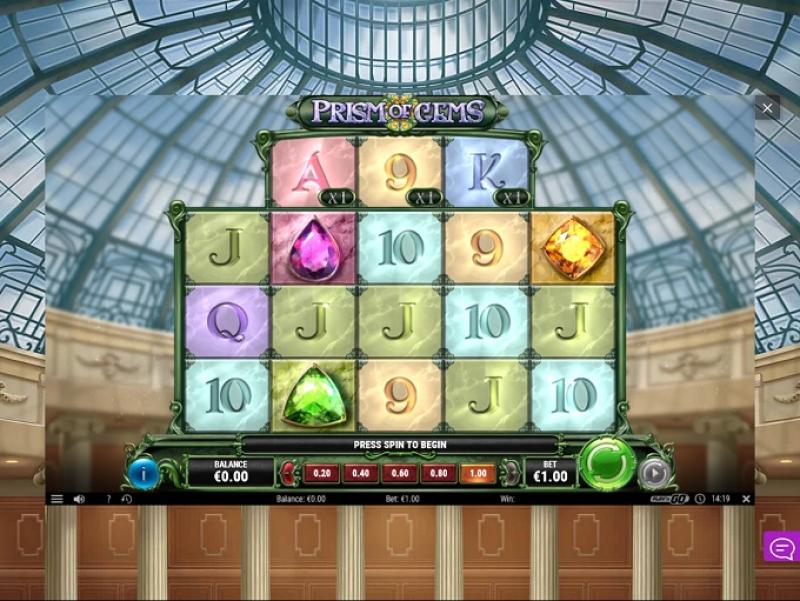Start autoplay with the grey play button
This screenshot has width=800, height=601.
[x=654, y=472]
